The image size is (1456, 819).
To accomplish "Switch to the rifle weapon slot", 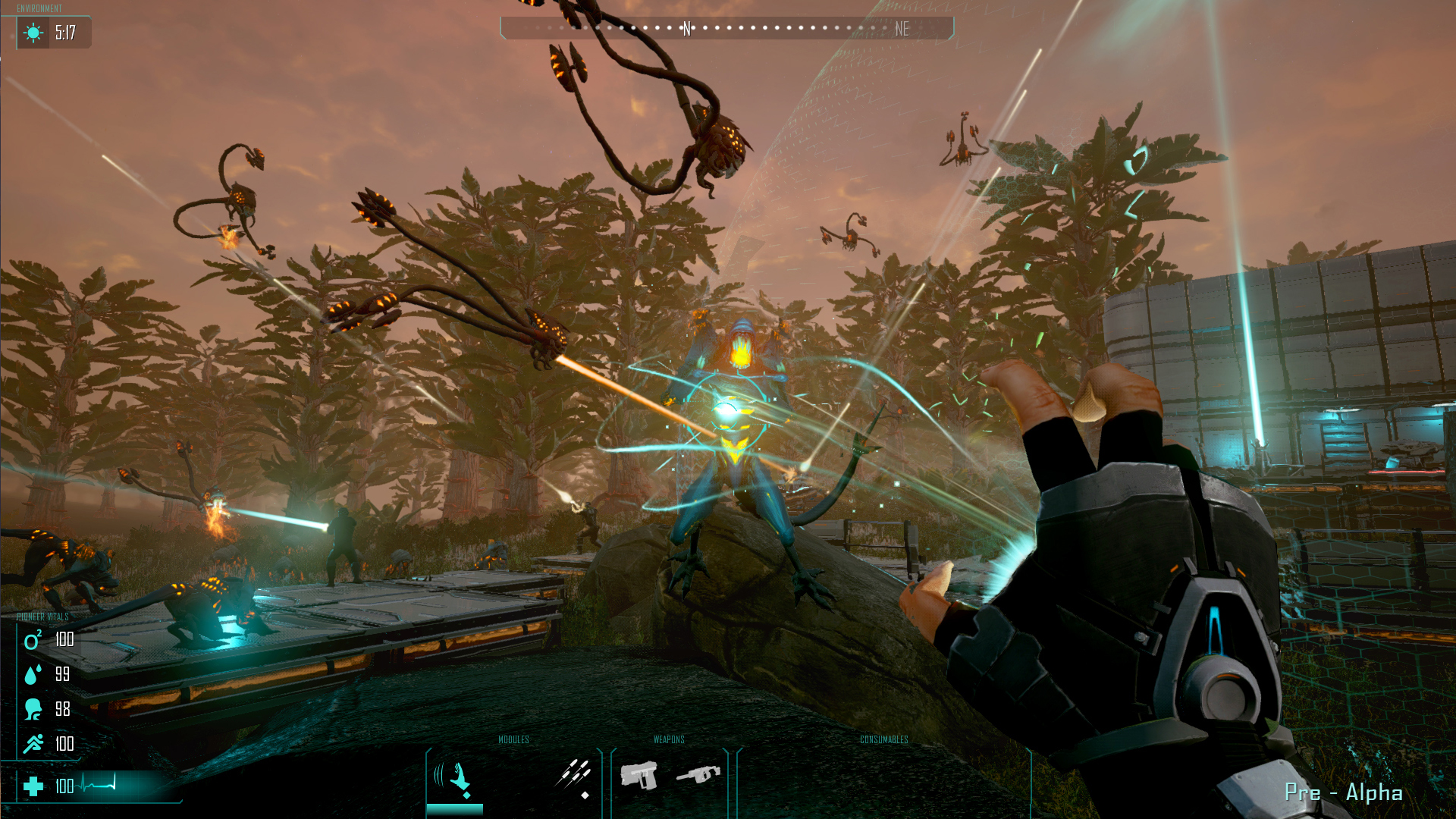I will [x=698, y=775].
